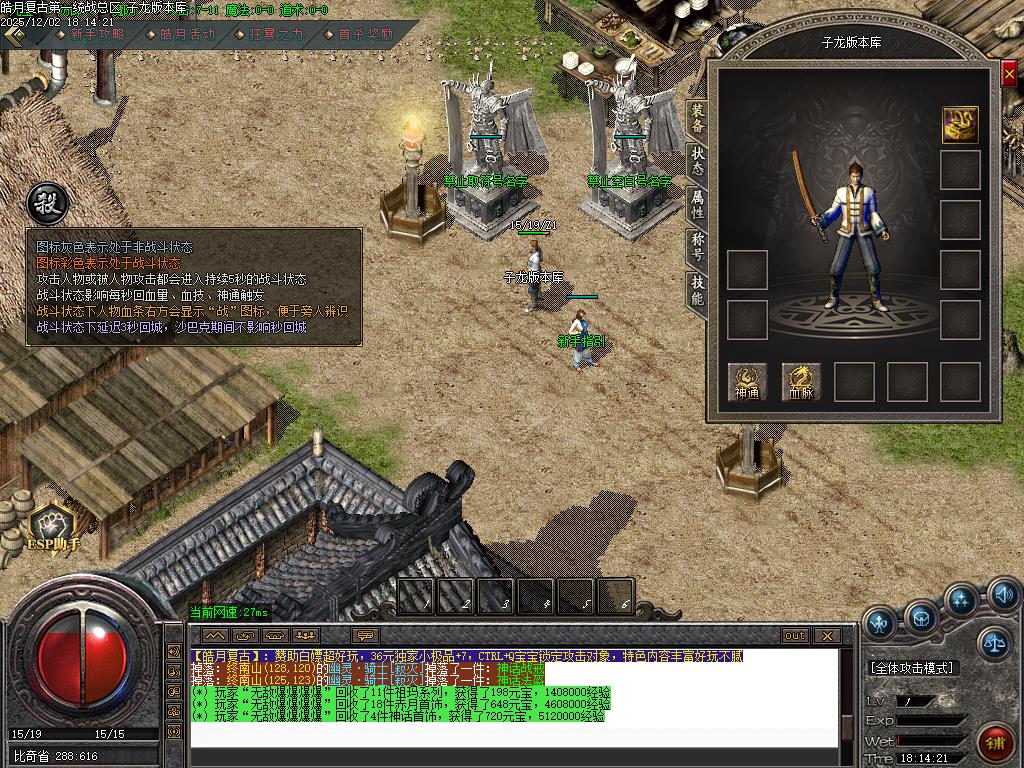The width and height of the screenshot is (1024, 768).
Task: Switch to the 属性 attributes tab
Action: [x=697, y=206]
